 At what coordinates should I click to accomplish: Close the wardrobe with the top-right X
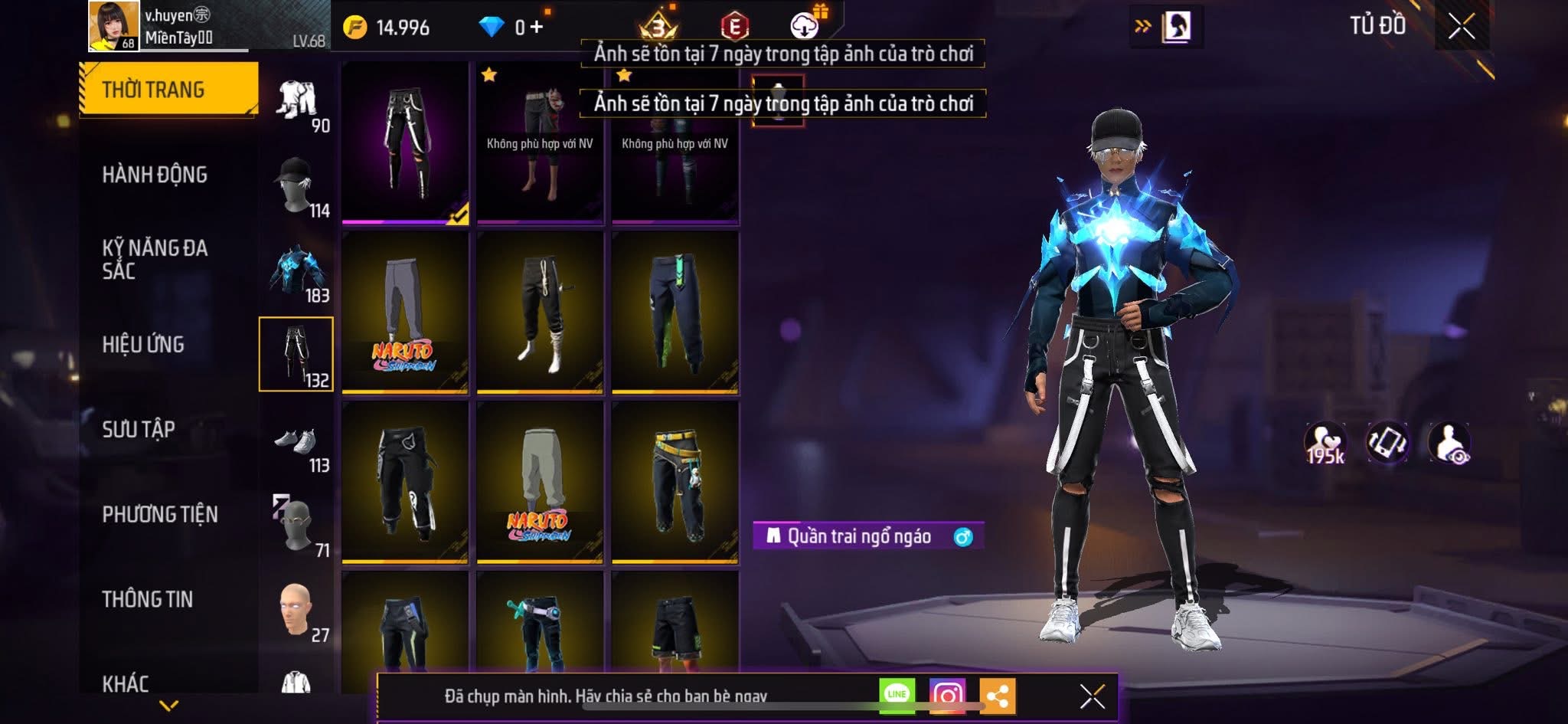[1461, 27]
